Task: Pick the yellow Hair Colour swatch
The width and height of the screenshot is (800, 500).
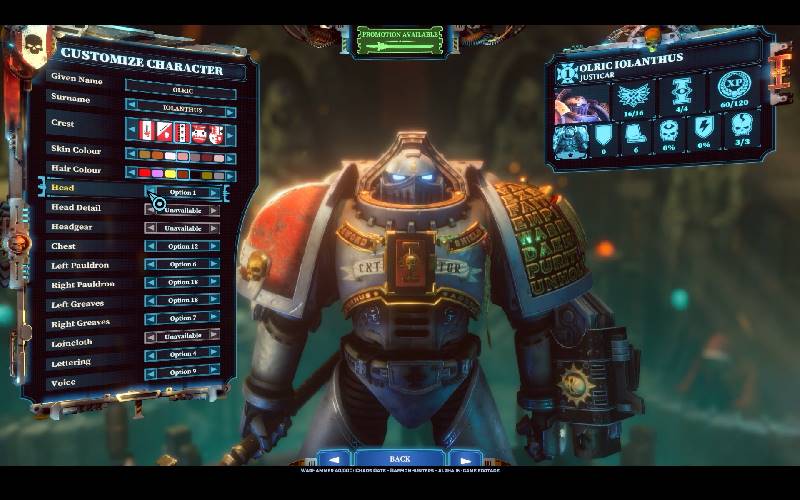Action: pyautogui.click(x=171, y=174)
